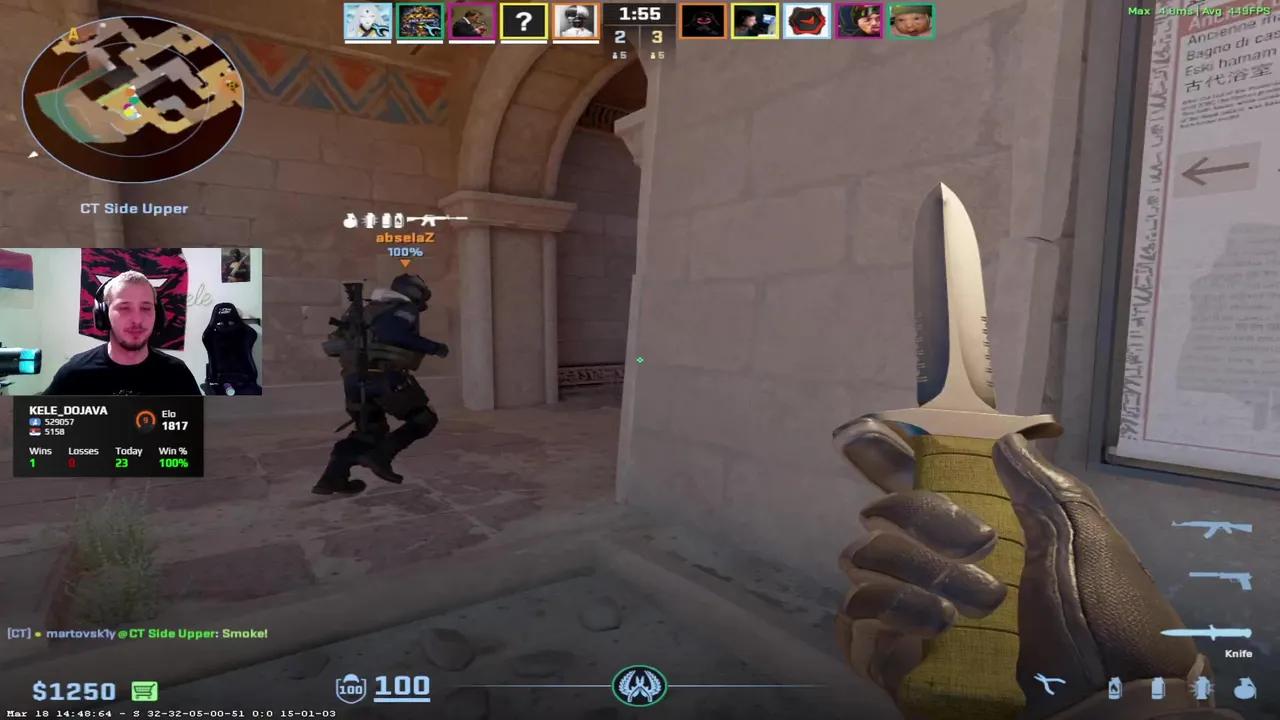Select the leftmost teammate avatar

pos(367,20)
